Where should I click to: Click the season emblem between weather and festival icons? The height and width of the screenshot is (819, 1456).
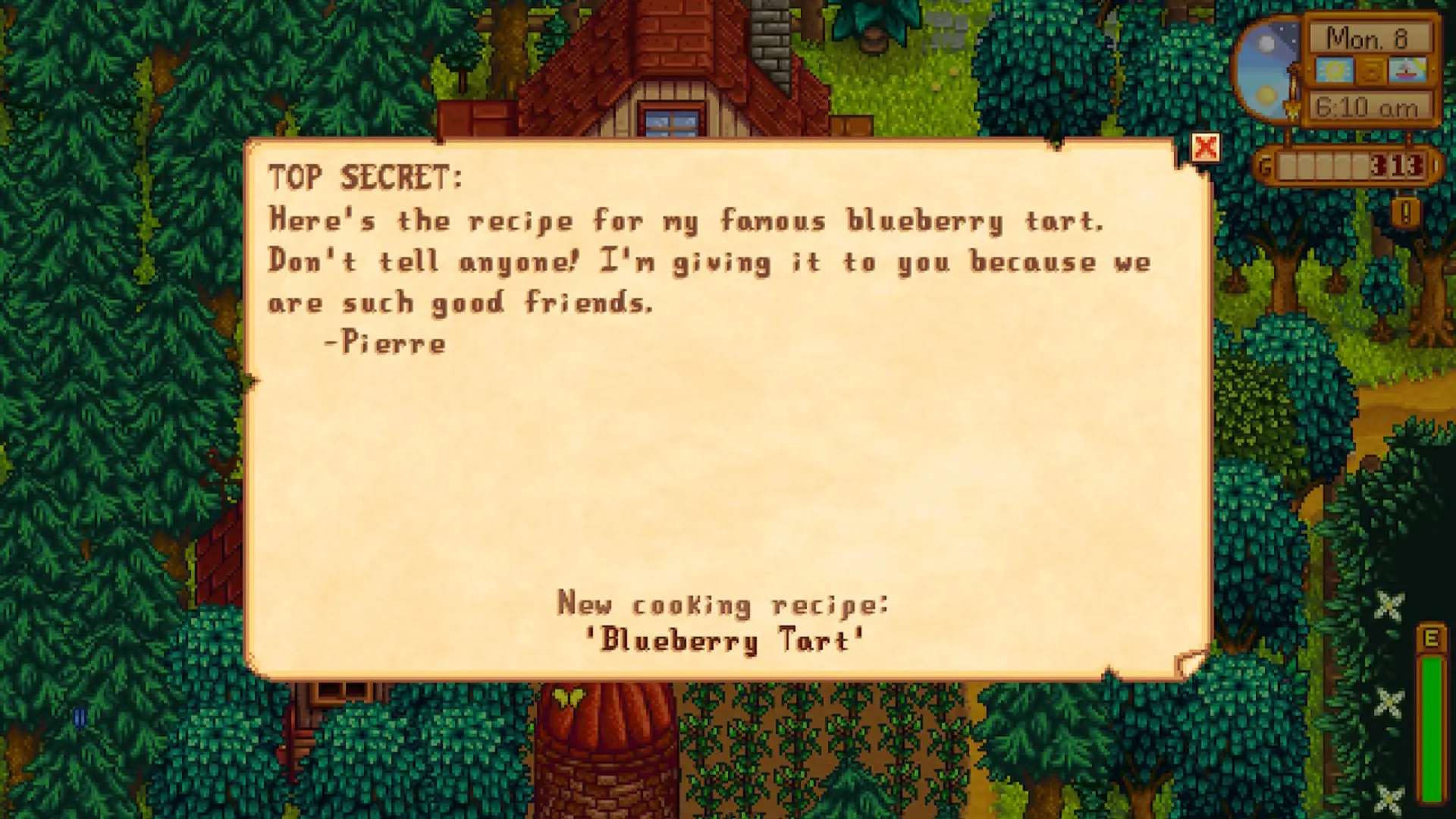point(1370,71)
